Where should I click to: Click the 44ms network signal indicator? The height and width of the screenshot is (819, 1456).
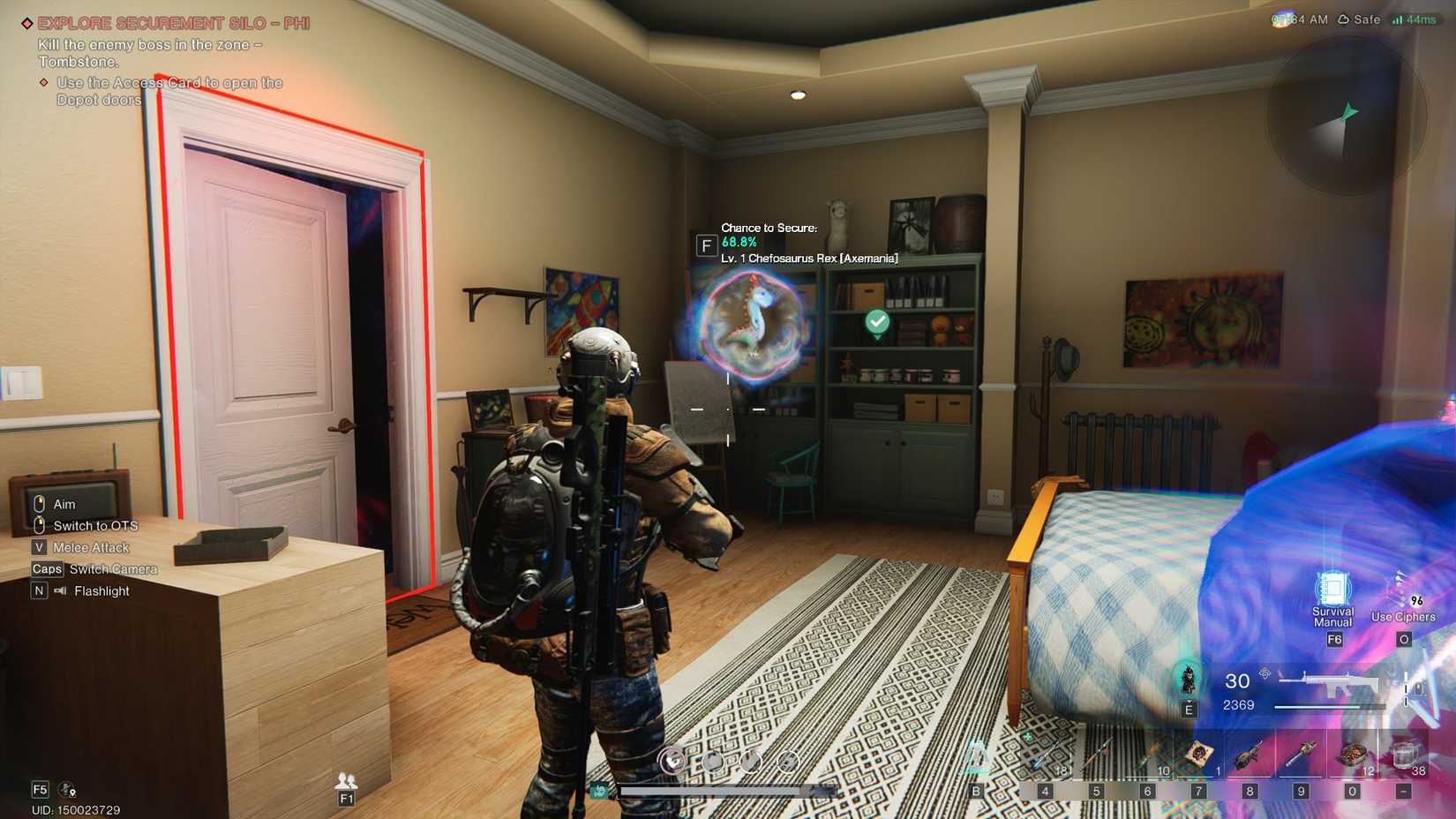(1410, 19)
